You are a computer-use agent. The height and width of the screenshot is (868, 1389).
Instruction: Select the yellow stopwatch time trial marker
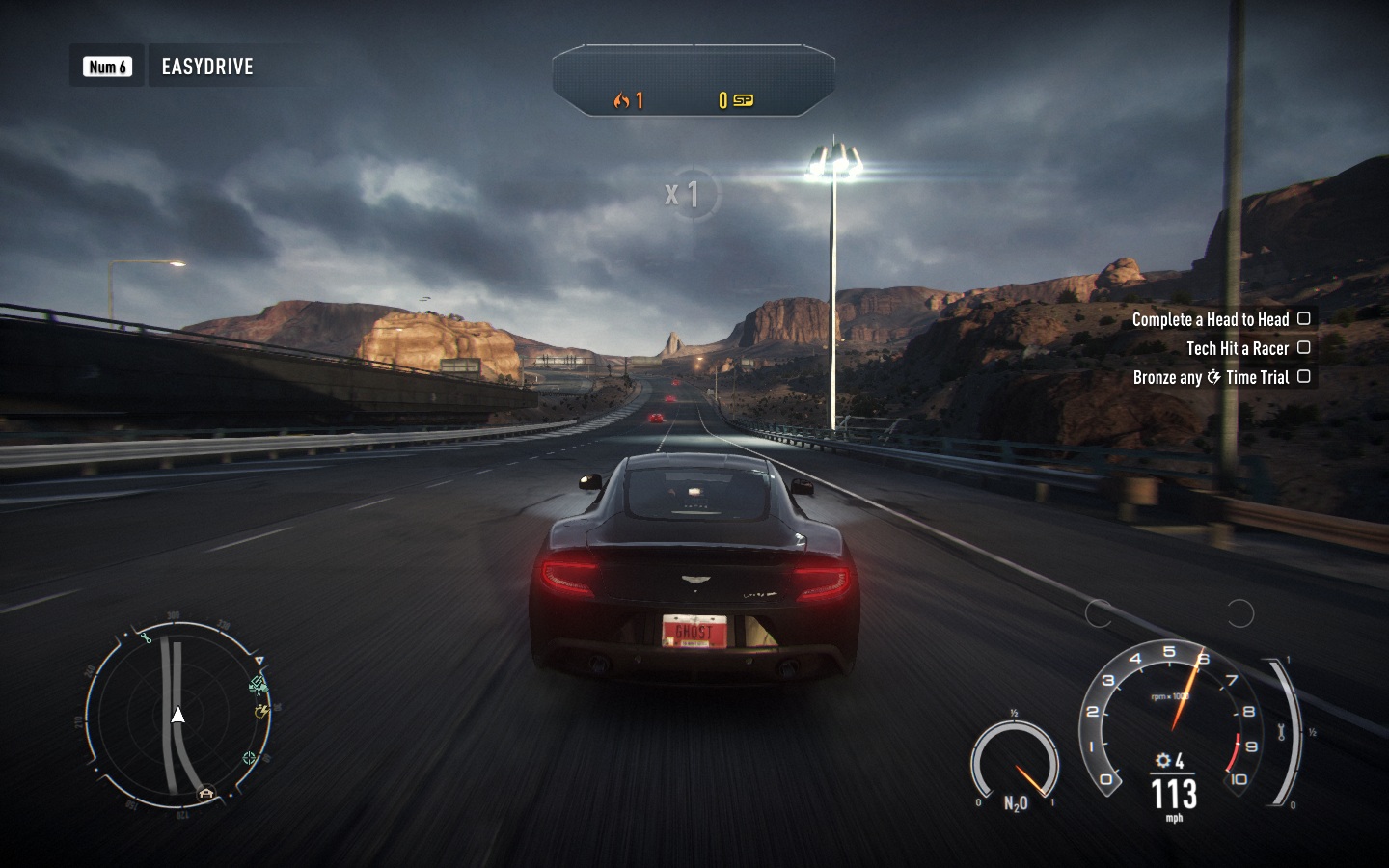(260, 712)
